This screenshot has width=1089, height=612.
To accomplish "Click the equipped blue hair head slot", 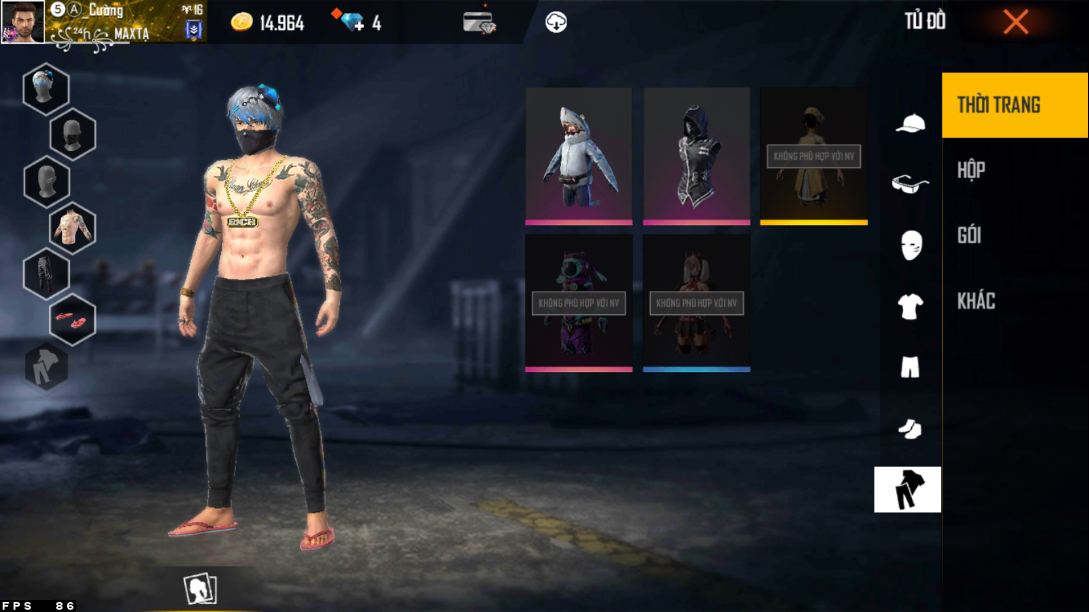I will [46, 88].
